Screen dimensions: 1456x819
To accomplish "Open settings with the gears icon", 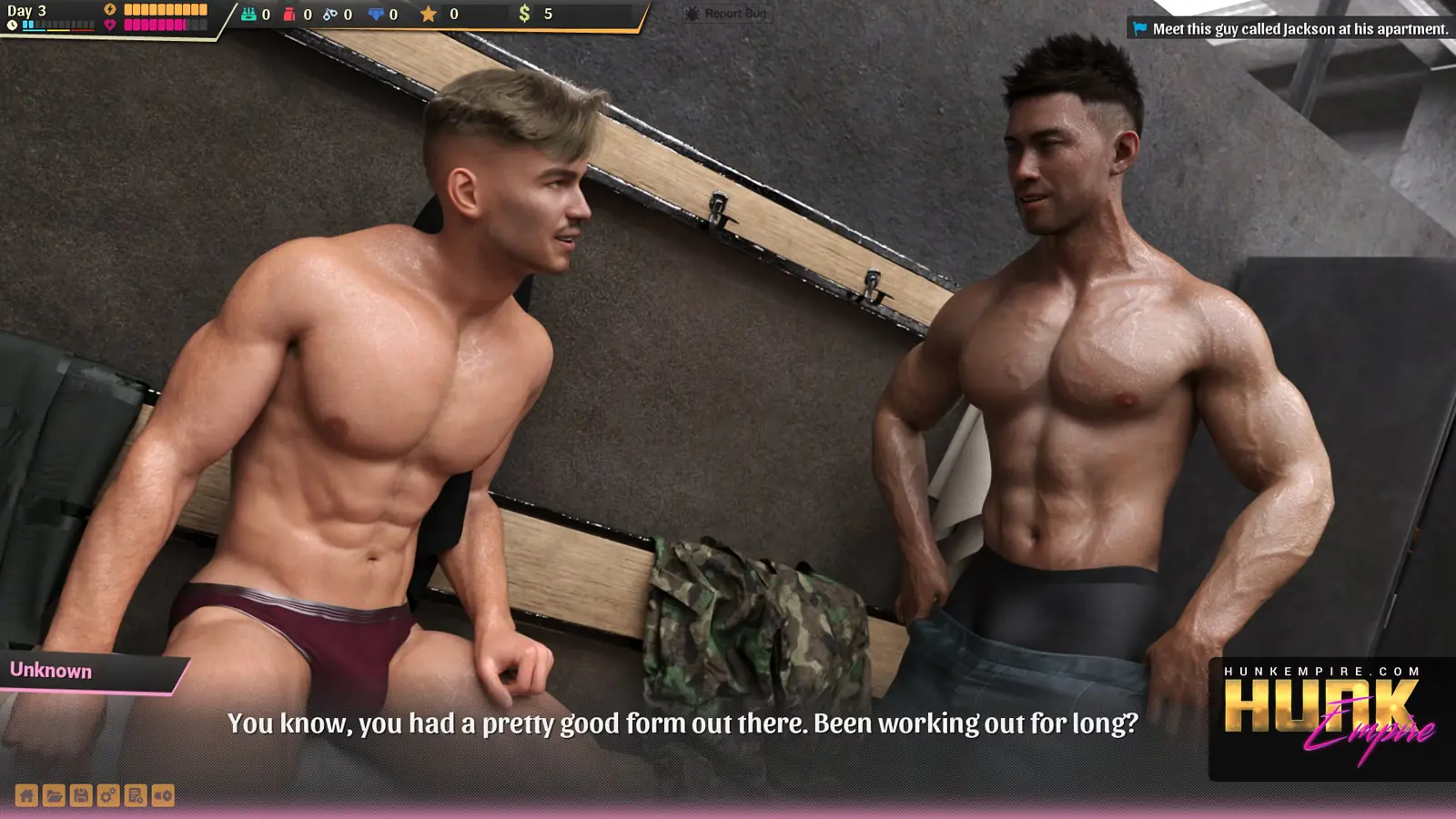I will [108, 795].
